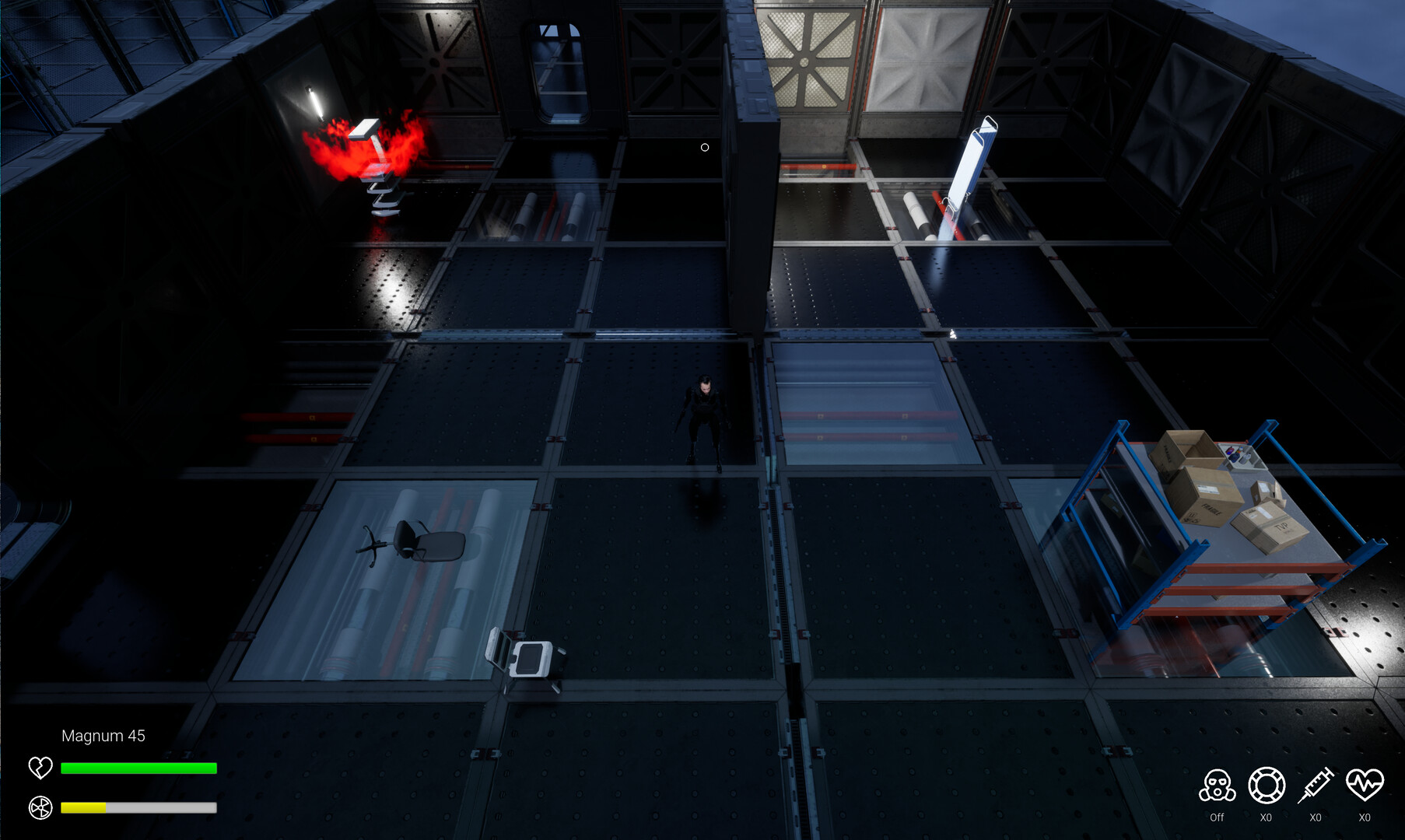Click the X0 counter beside the syringe

(x=1316, y=817)
